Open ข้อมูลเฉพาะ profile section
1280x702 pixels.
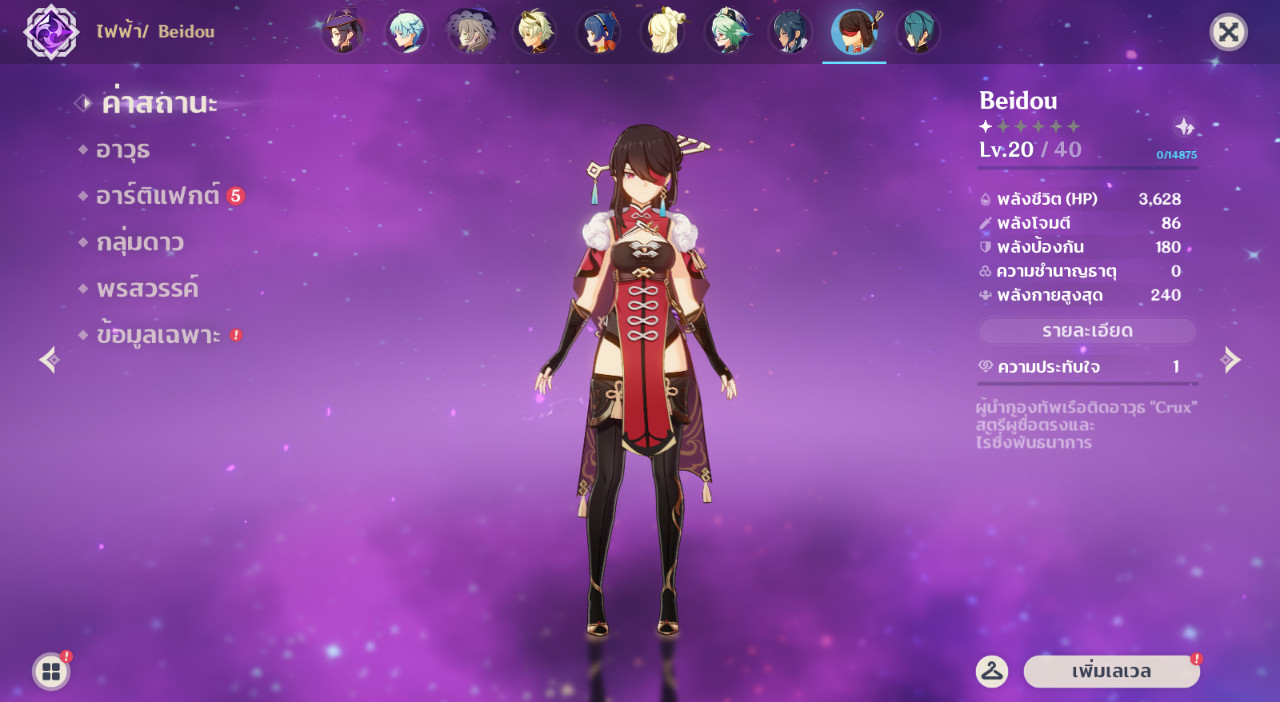158,335
